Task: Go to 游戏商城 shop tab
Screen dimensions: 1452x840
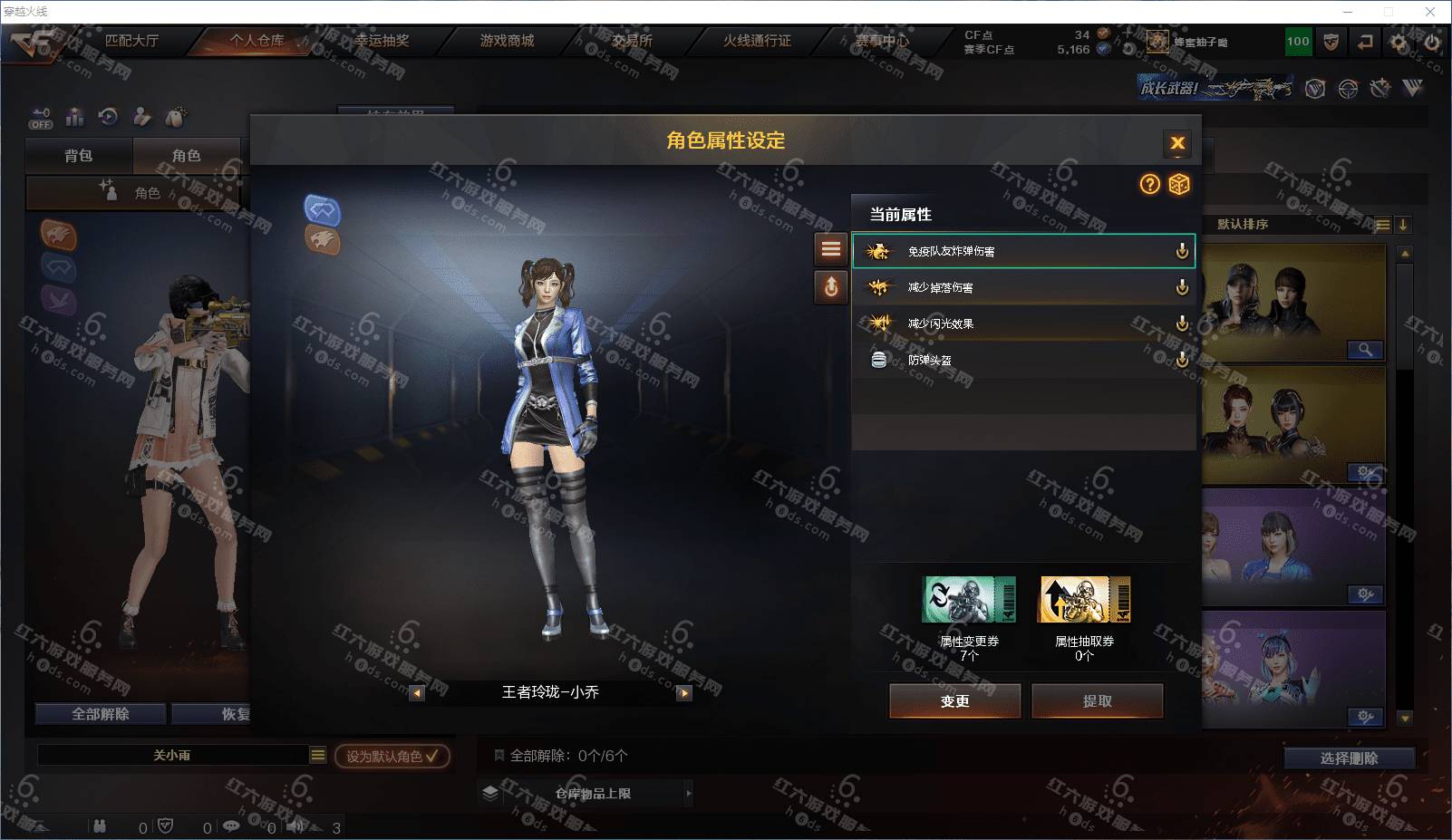Action: click(507, 41)
